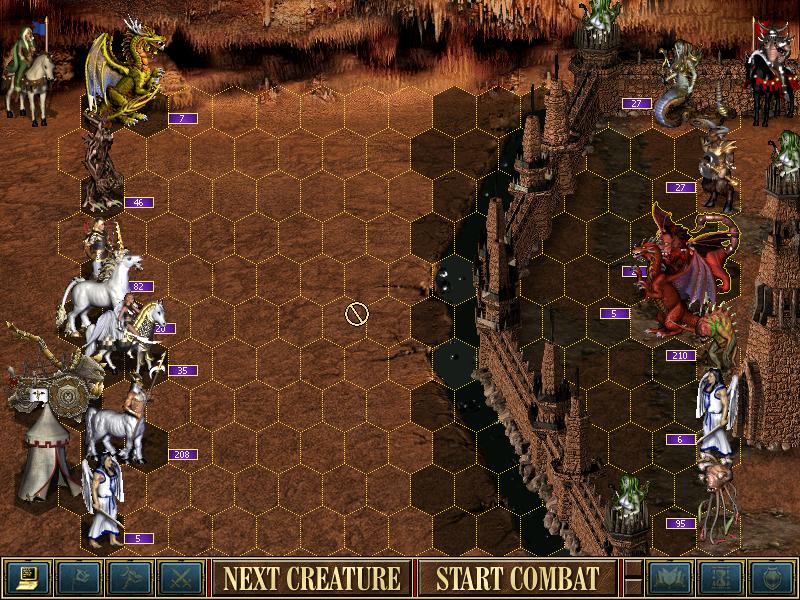The height and width of the screenshot is (600, 800).
Task: Surrender the battle with the flag icon
Action: (78, 578)
